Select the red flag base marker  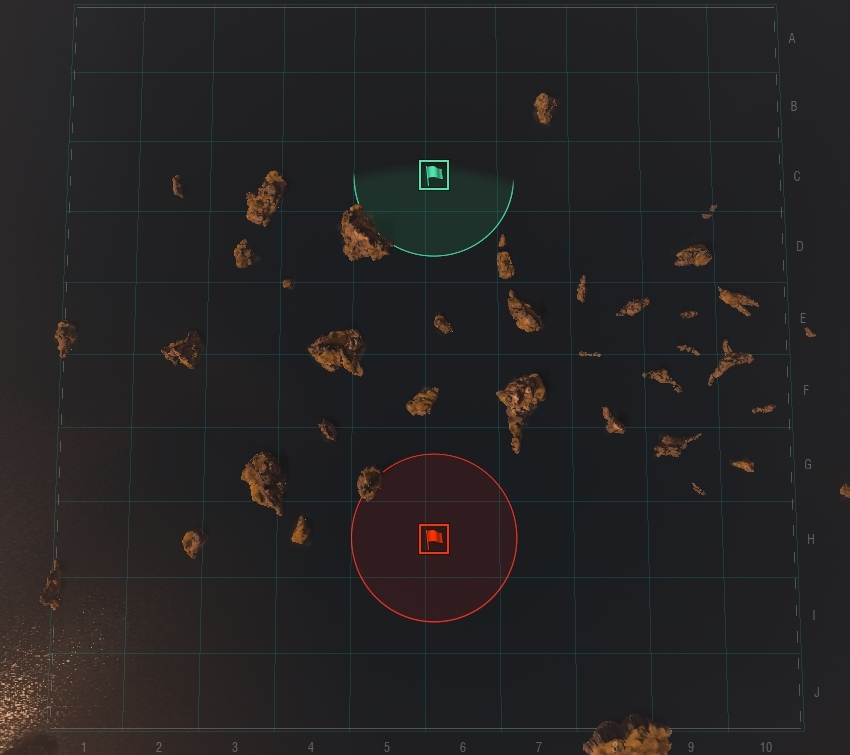pos(434,539)
